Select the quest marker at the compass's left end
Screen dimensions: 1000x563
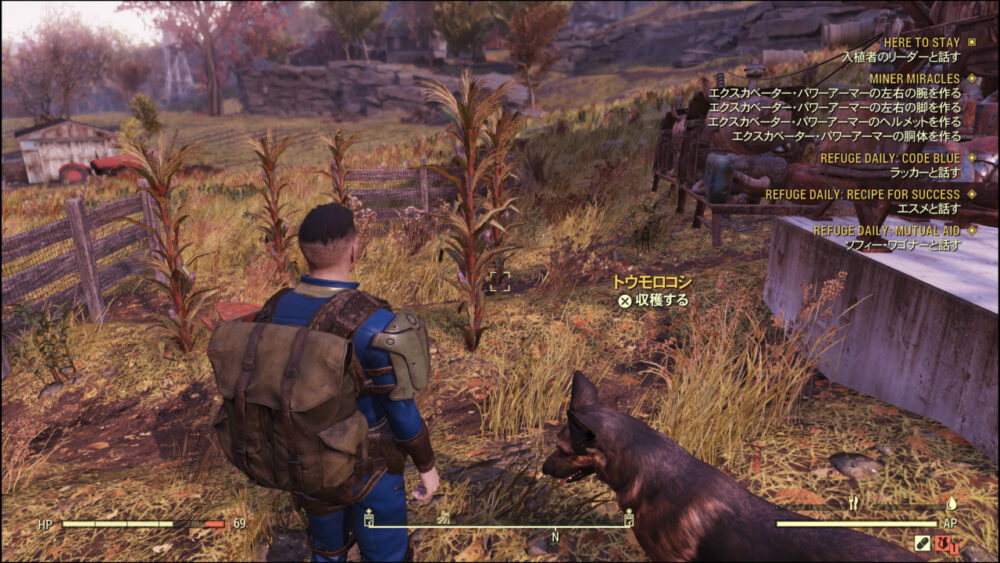[x=369, y=518]
